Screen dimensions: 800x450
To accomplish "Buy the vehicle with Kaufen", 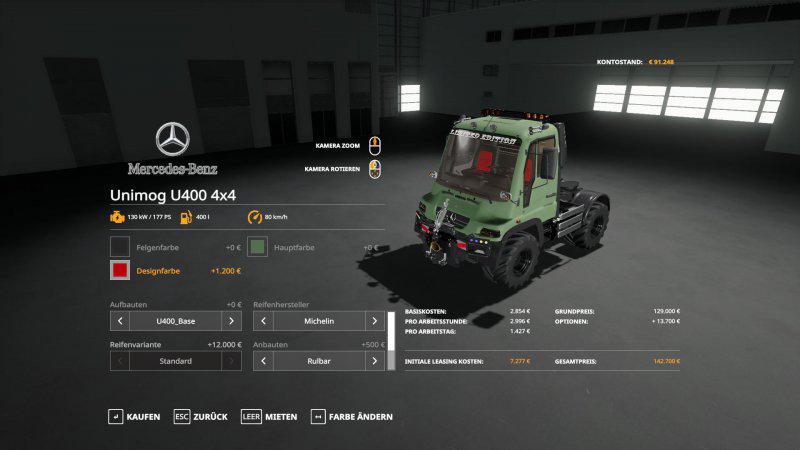I will tap(134, 416).
